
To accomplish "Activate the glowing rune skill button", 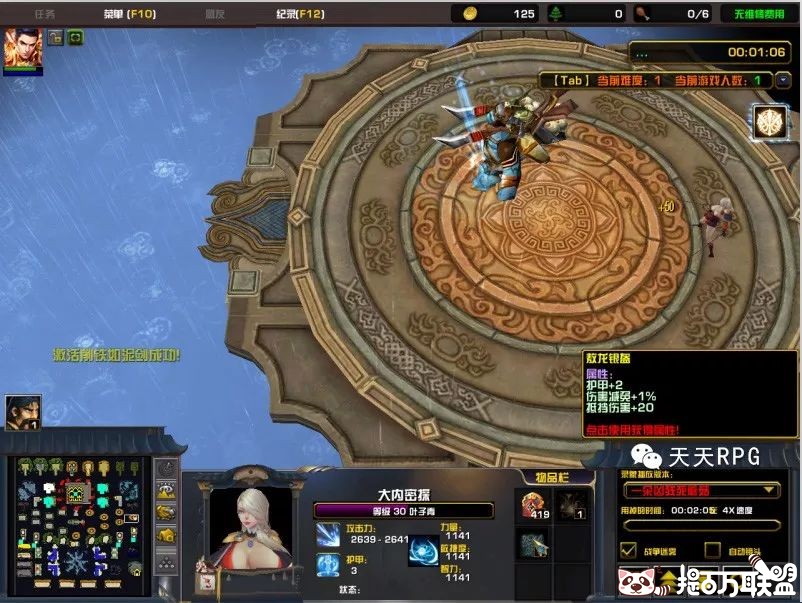I will click(768, 121).
